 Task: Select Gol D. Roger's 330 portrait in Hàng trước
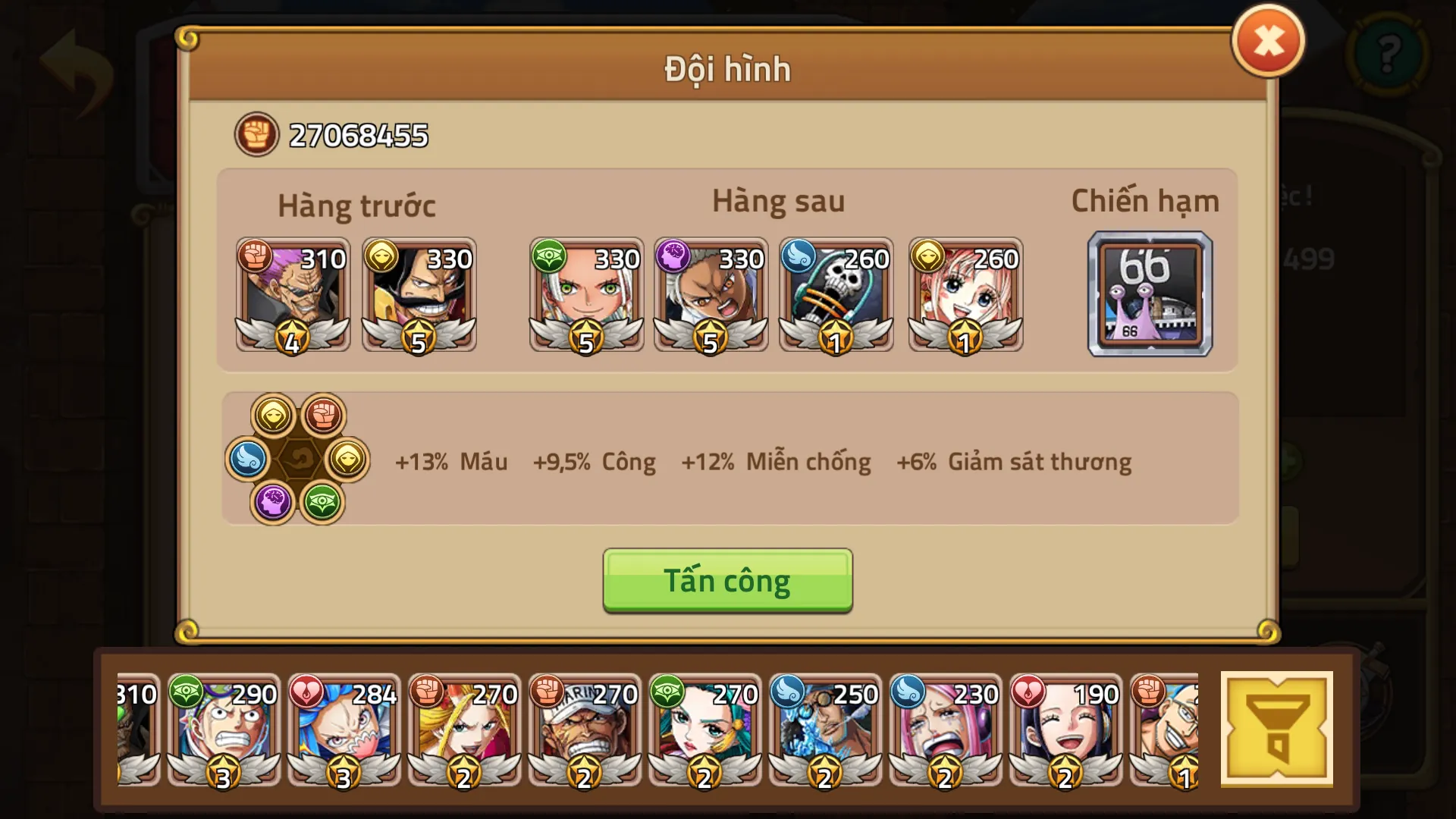click(x=419, y=296)
